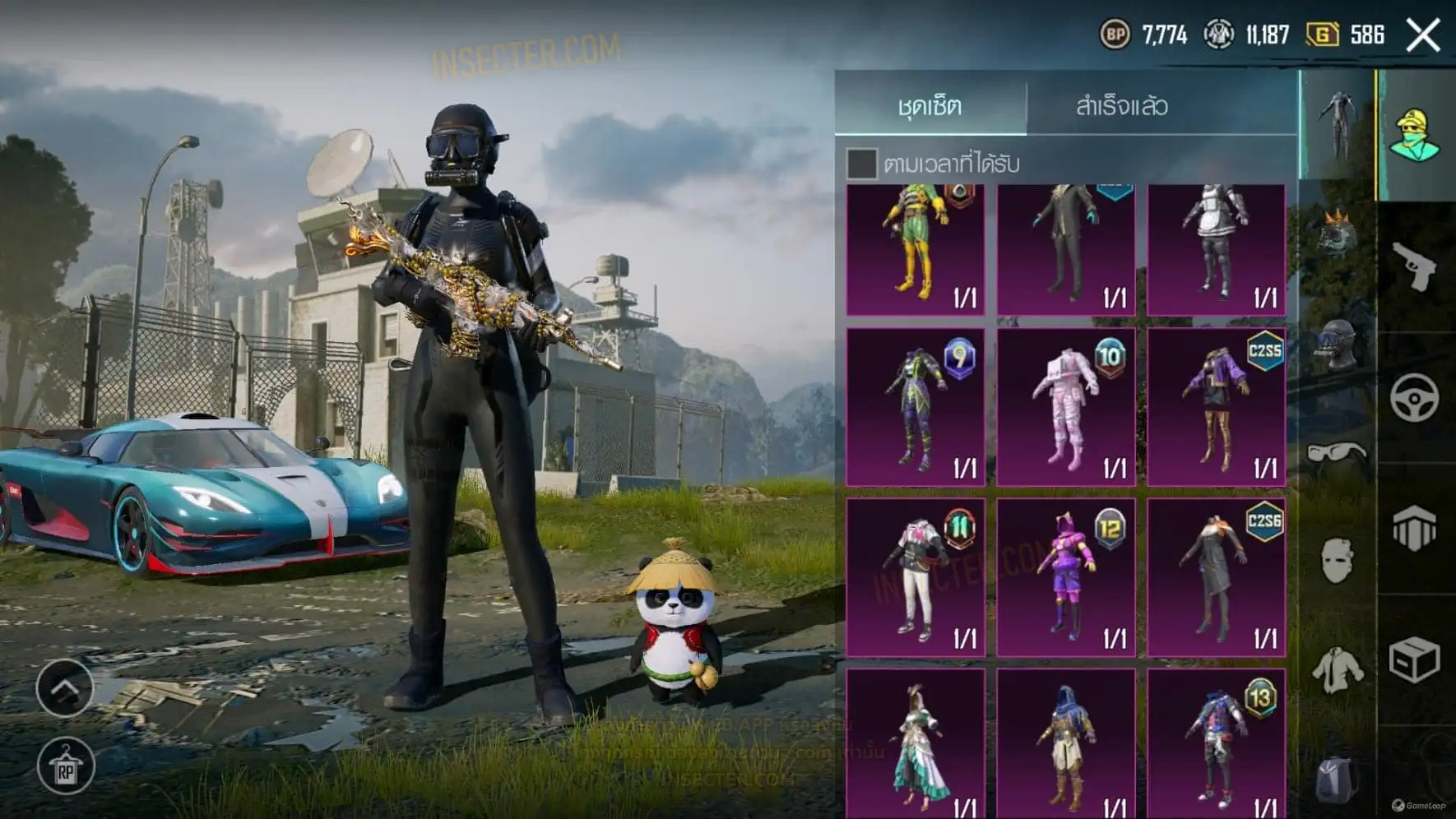This screenshot has width=1456, height=819.
Task: Switch to the ชุดเซ็ต tab
Action: click(930, 105)
